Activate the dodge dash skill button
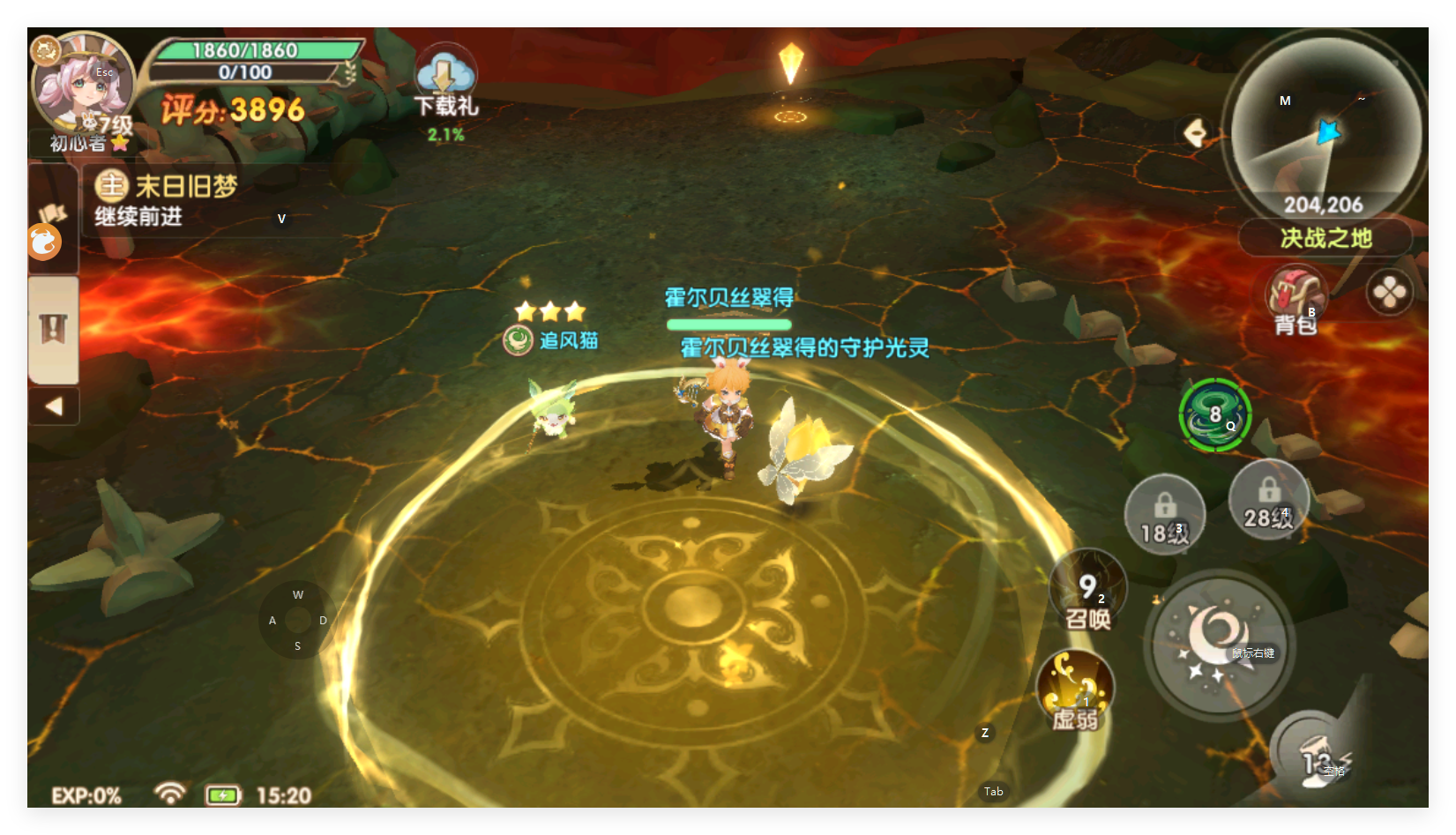Image resolution: width=1456 pixels, height=835 pixels. click(1316, 755)
